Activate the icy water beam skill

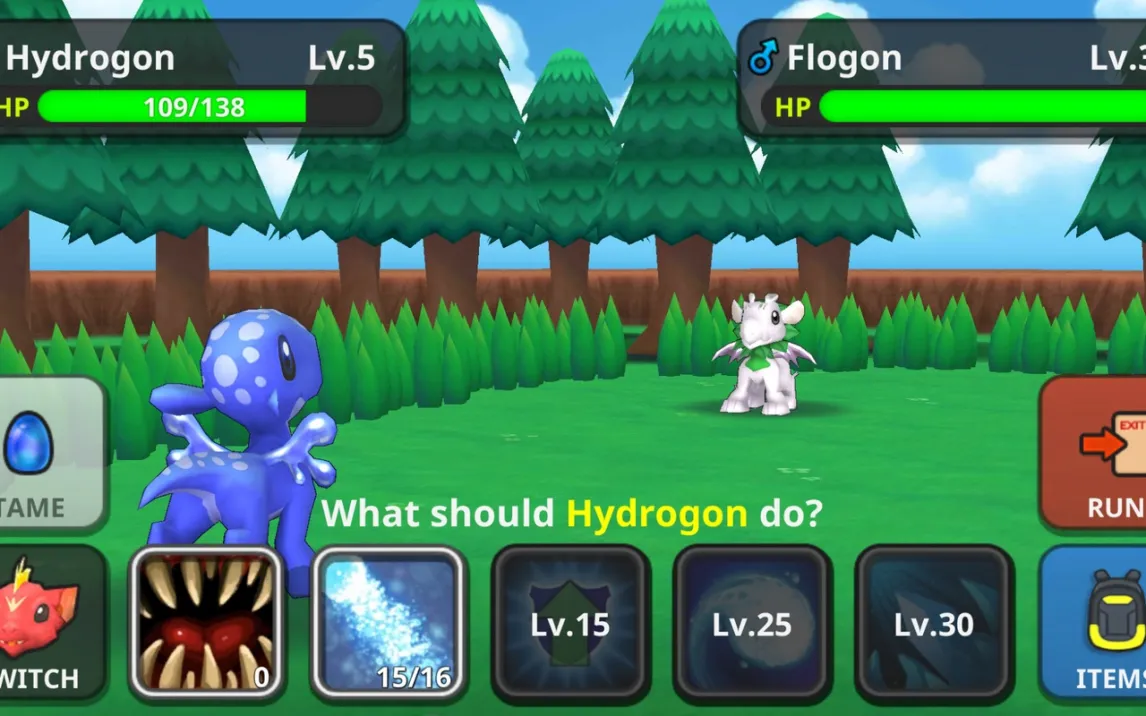point(389,623)
